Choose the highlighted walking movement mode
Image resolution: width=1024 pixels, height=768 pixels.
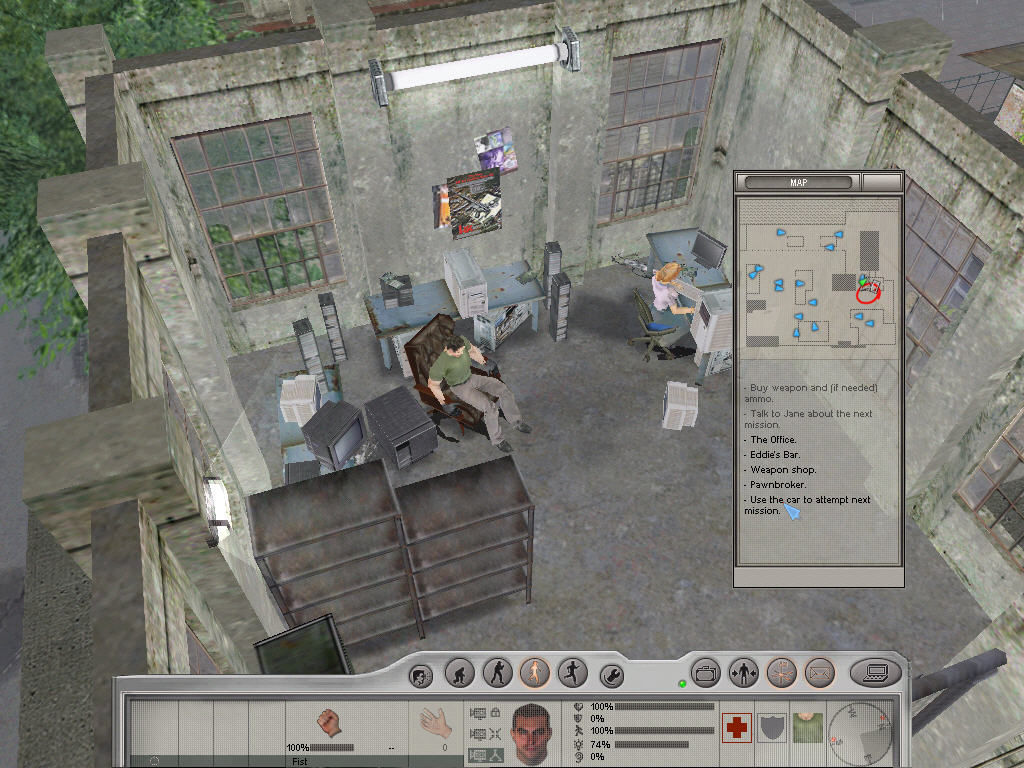[535, 672]
